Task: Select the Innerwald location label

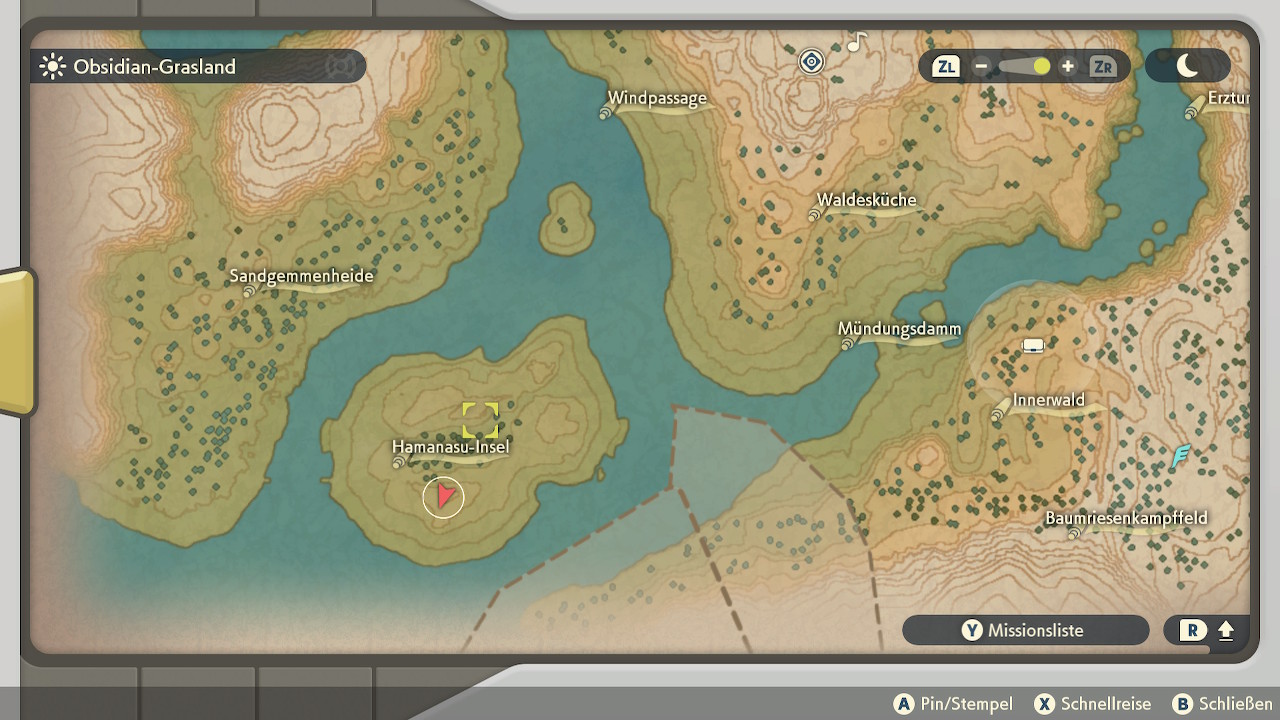Action: [x=1048, y=401]
